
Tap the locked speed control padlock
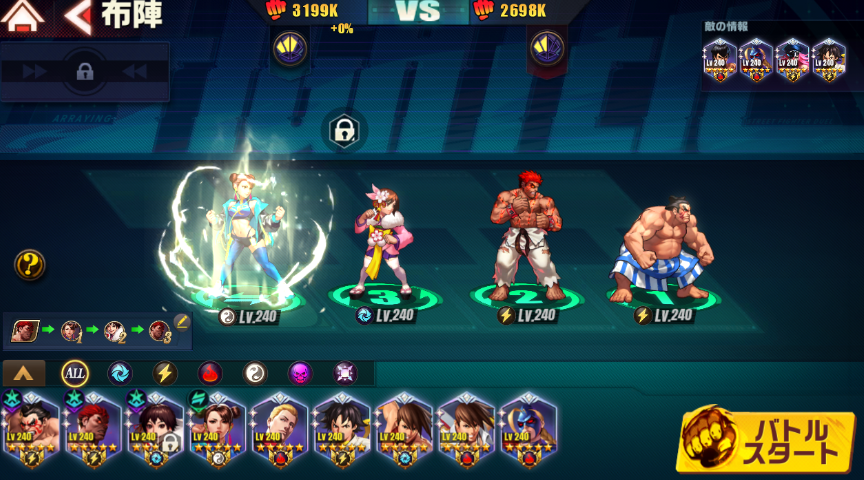click(85, 71)
